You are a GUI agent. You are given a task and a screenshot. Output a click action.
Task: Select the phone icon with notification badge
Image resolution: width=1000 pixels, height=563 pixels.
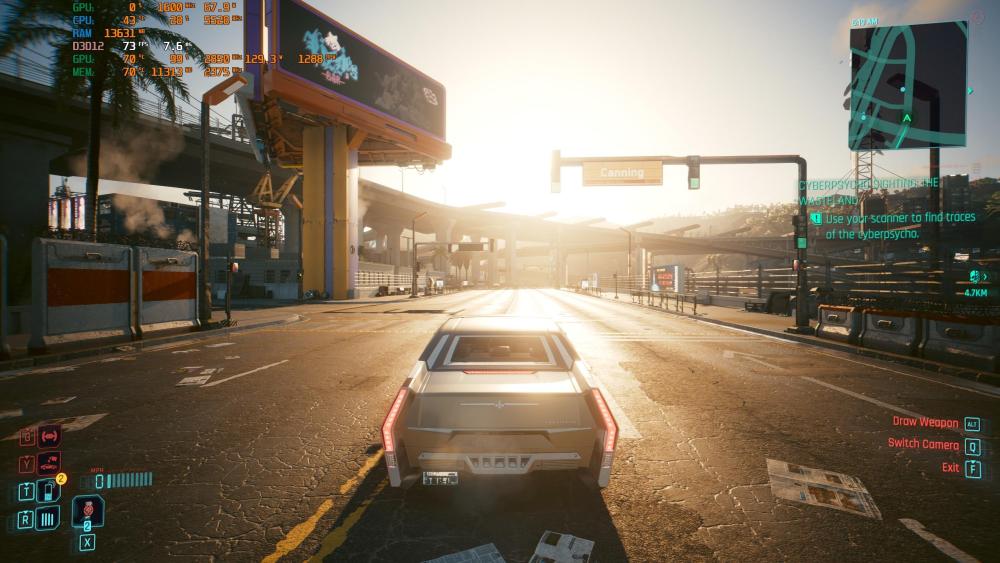tap(48, 490)
